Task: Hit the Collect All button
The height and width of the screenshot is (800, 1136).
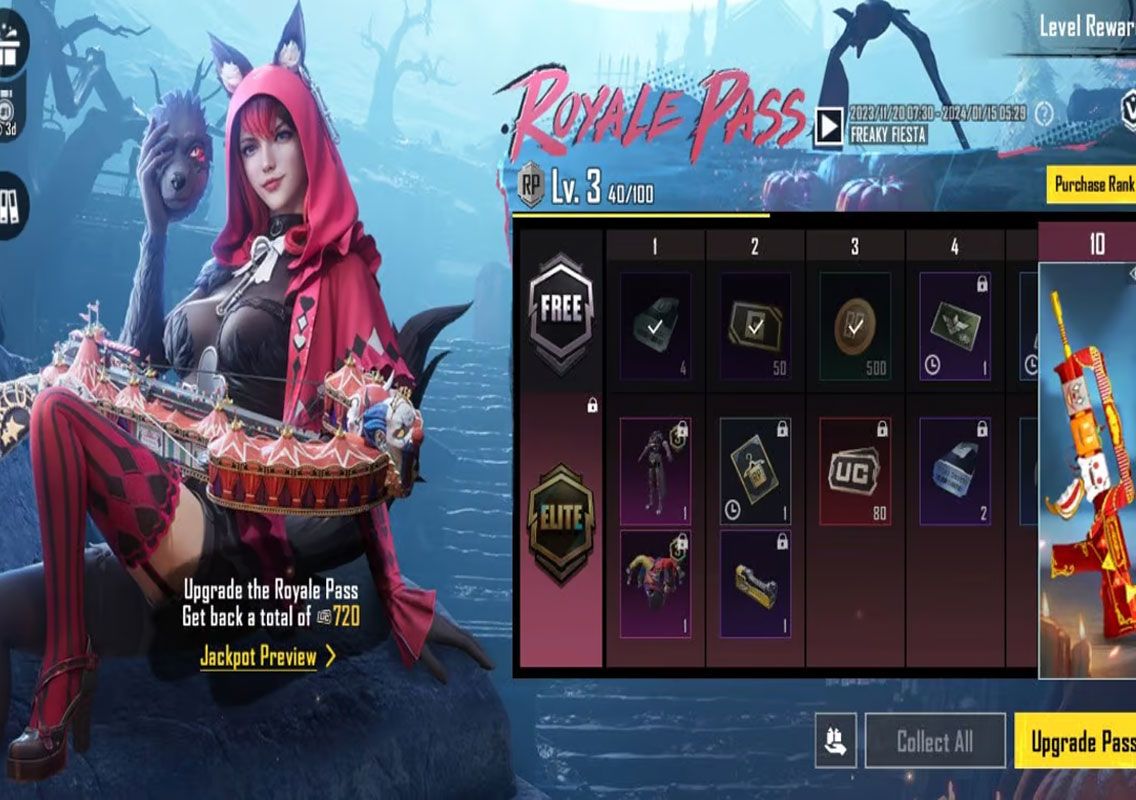Action: (x=934, y=741)
